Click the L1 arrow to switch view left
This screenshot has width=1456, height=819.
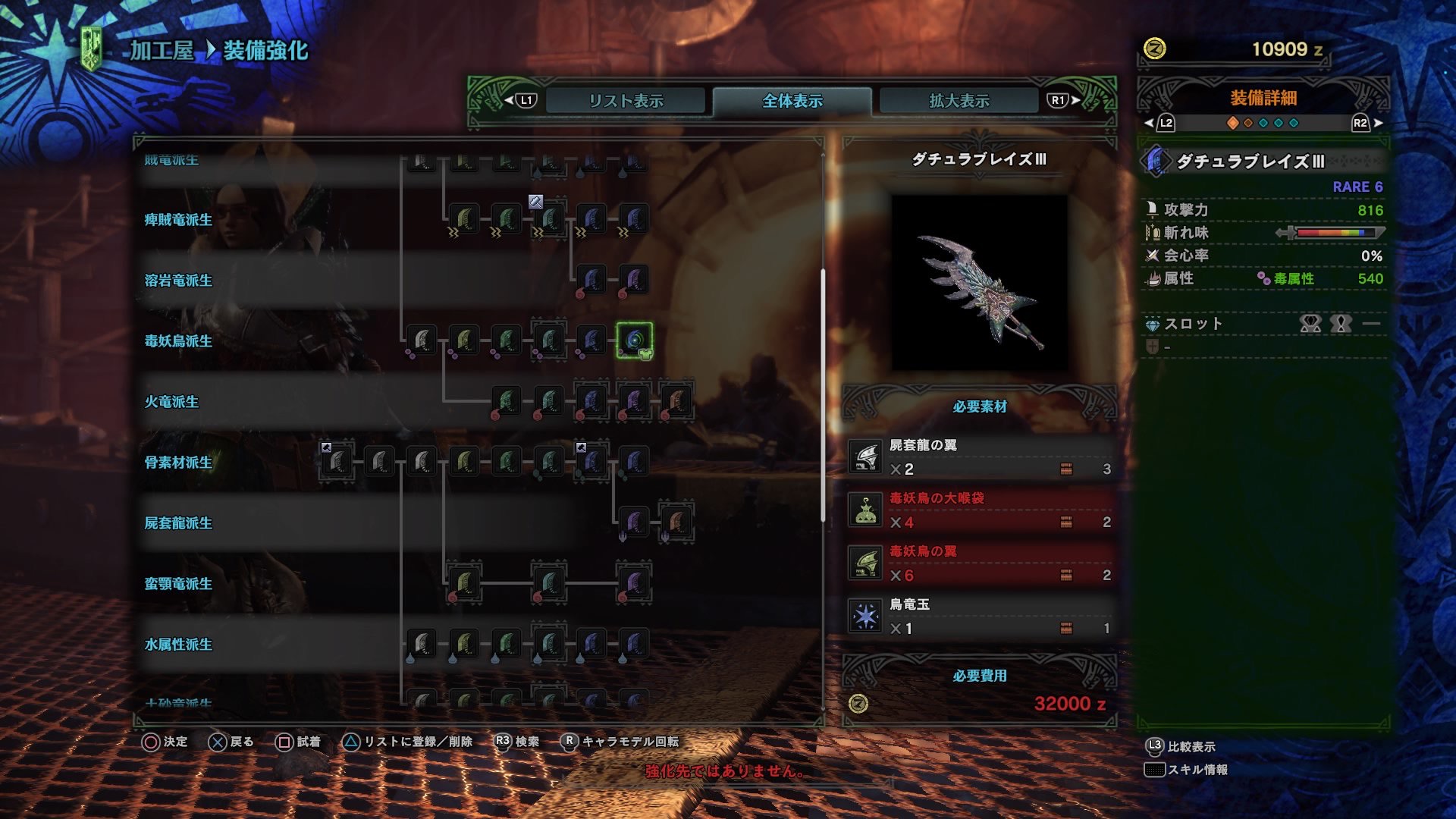pos(515,98)
